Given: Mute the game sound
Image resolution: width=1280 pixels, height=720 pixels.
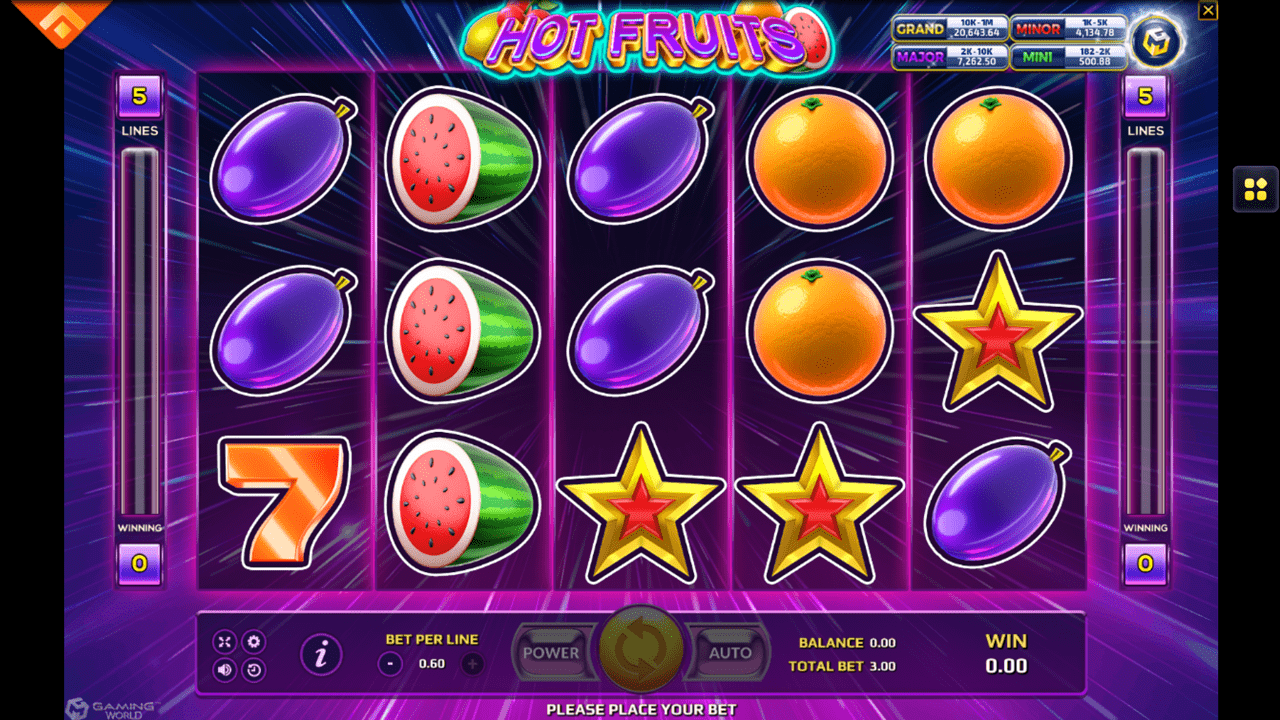Looking at the screenshot, I should (224, 668).
